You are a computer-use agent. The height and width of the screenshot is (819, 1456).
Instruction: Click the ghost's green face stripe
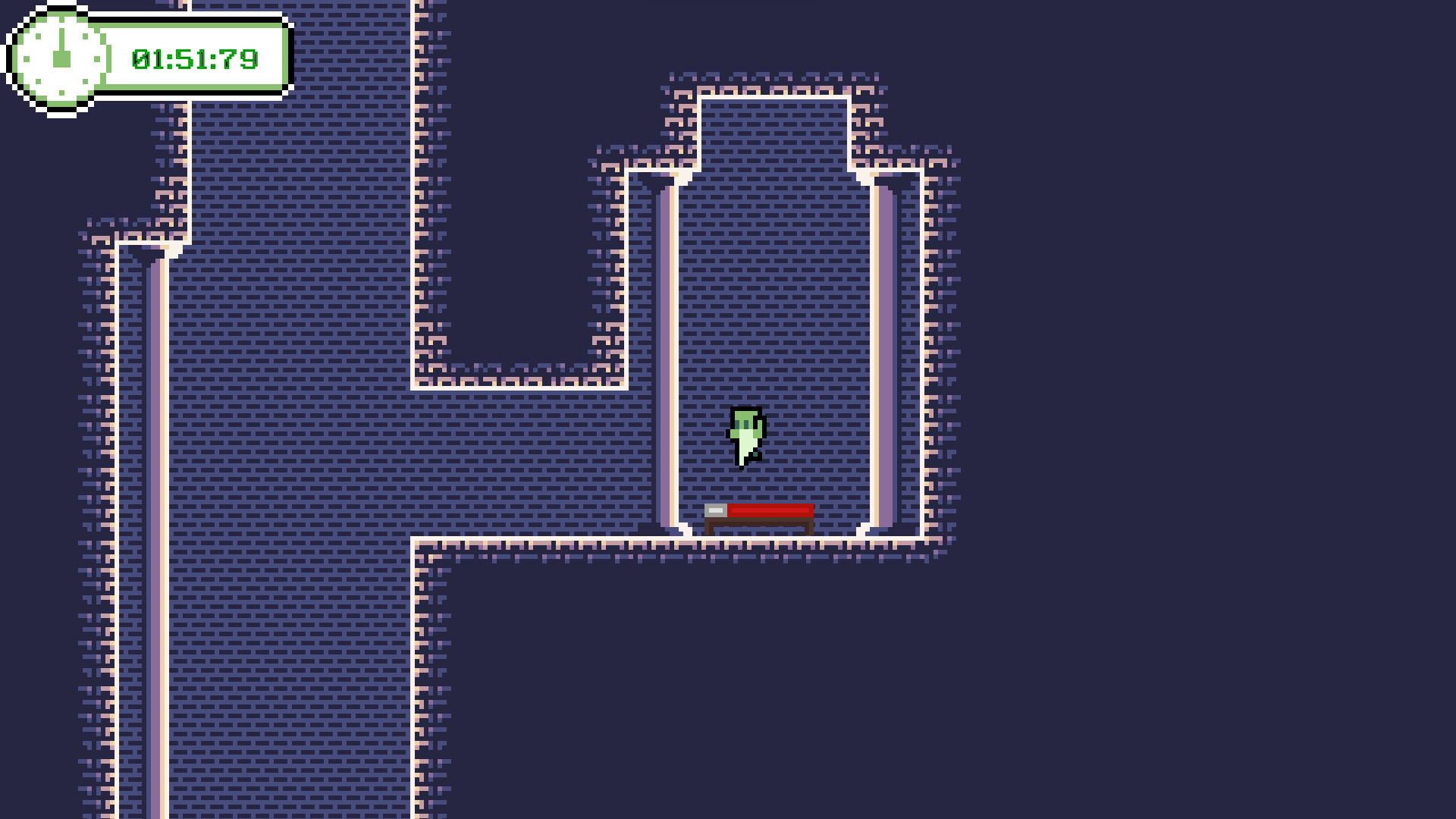[x=745, y=421]
